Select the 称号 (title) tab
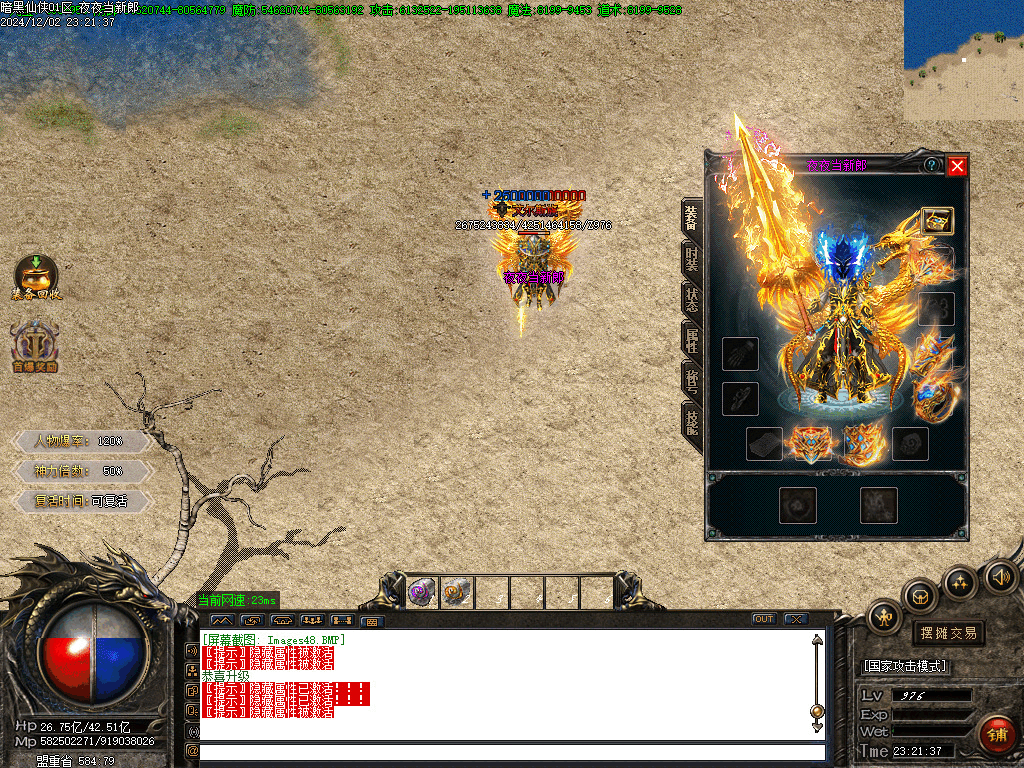1024x768 pixels. click(692, 380)
